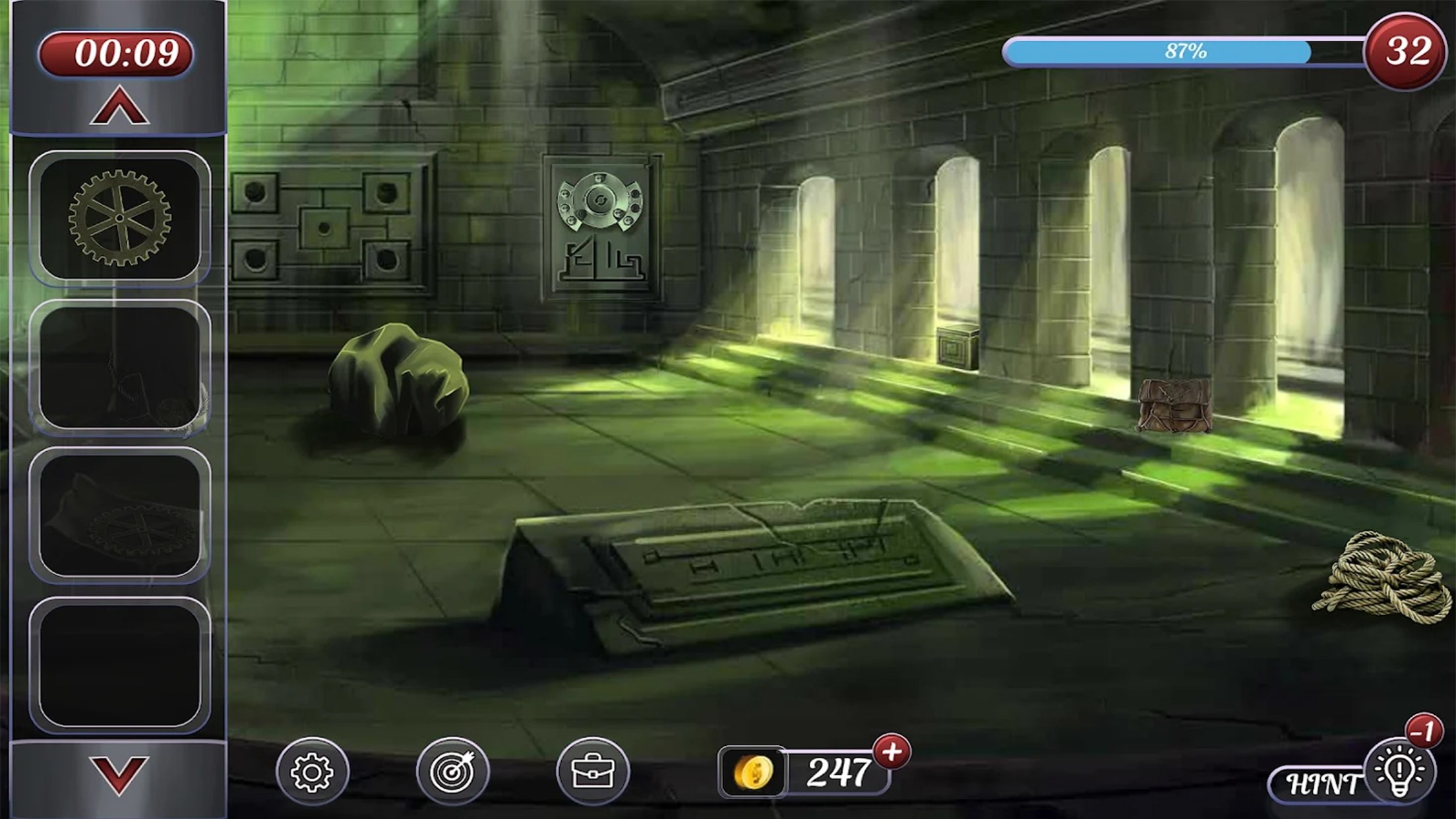Select the gear wheel inventory slot
The image size is (1456, 819).
[x=119, y=218]
